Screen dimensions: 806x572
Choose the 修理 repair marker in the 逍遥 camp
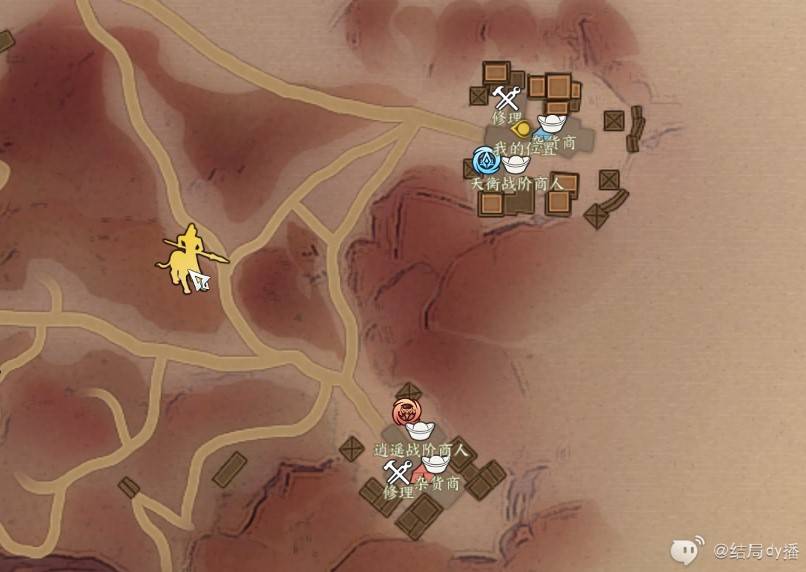pyautogui.click(x=399, y=473)
